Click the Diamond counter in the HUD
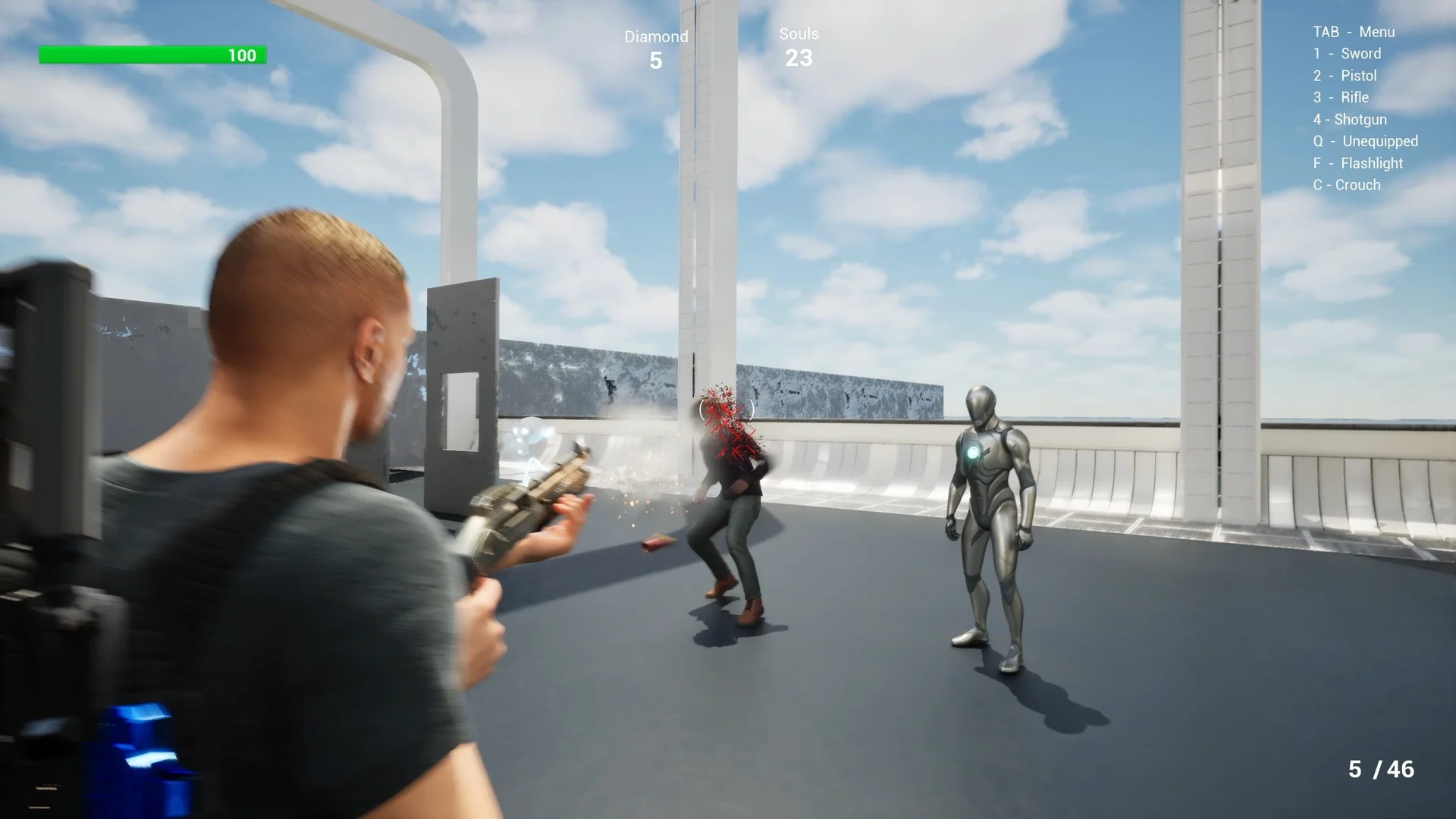The width and height of the screenshot is (1456, 819). (657, 49)
